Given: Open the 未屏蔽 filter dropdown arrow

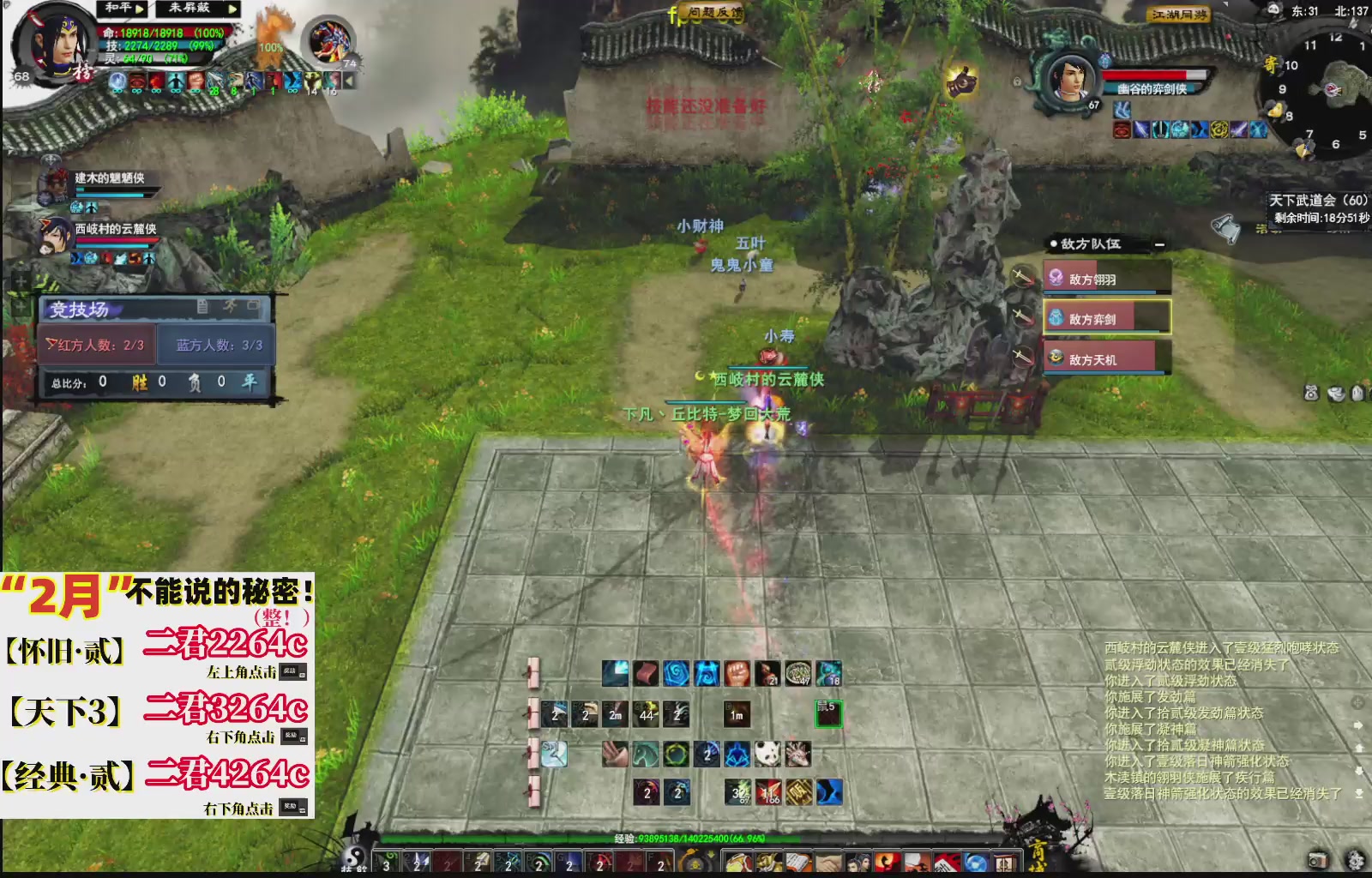Looking at the screenshot, I should 231,10.
